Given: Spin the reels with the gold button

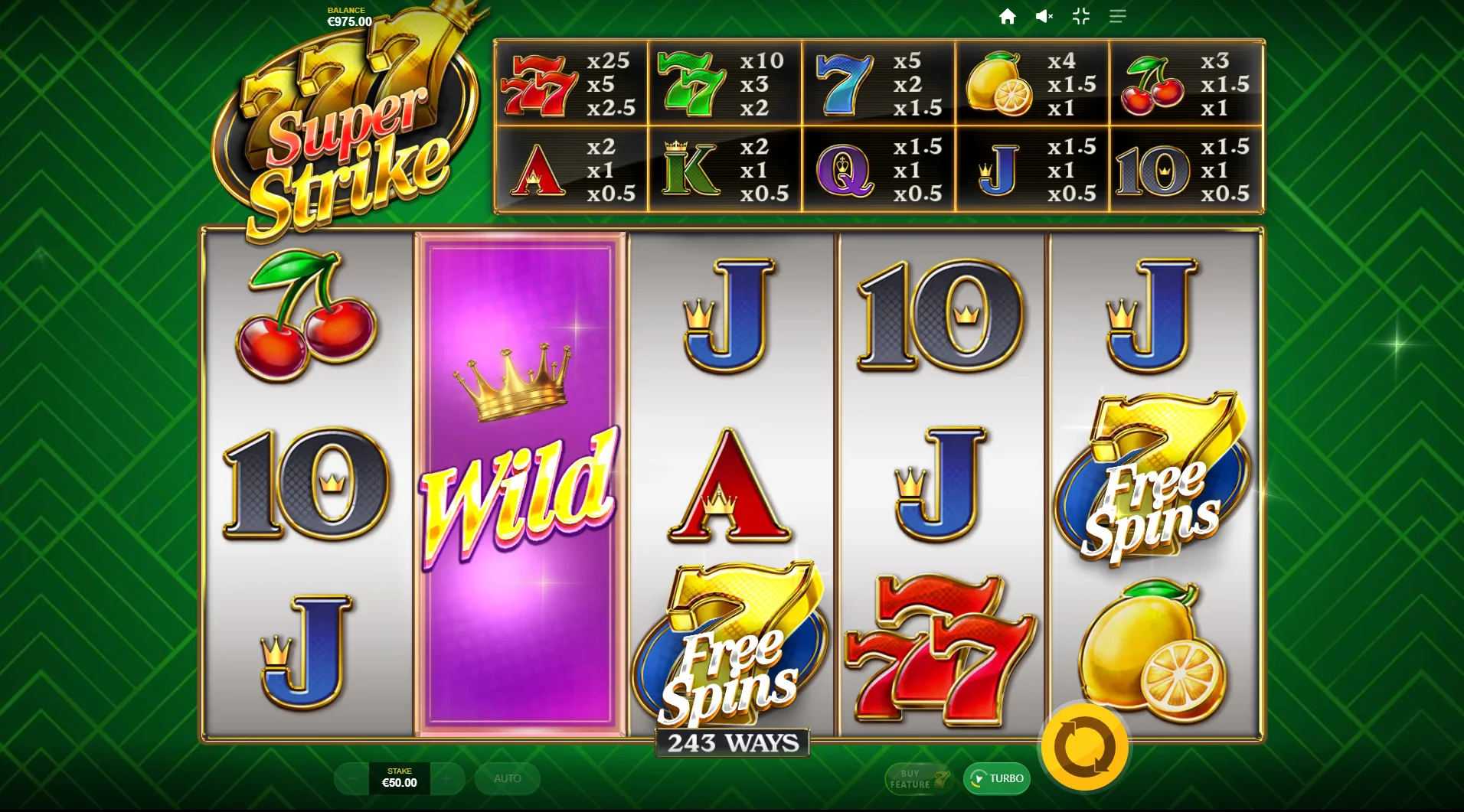Looking at the screenshot, I should coord(1083,748).
